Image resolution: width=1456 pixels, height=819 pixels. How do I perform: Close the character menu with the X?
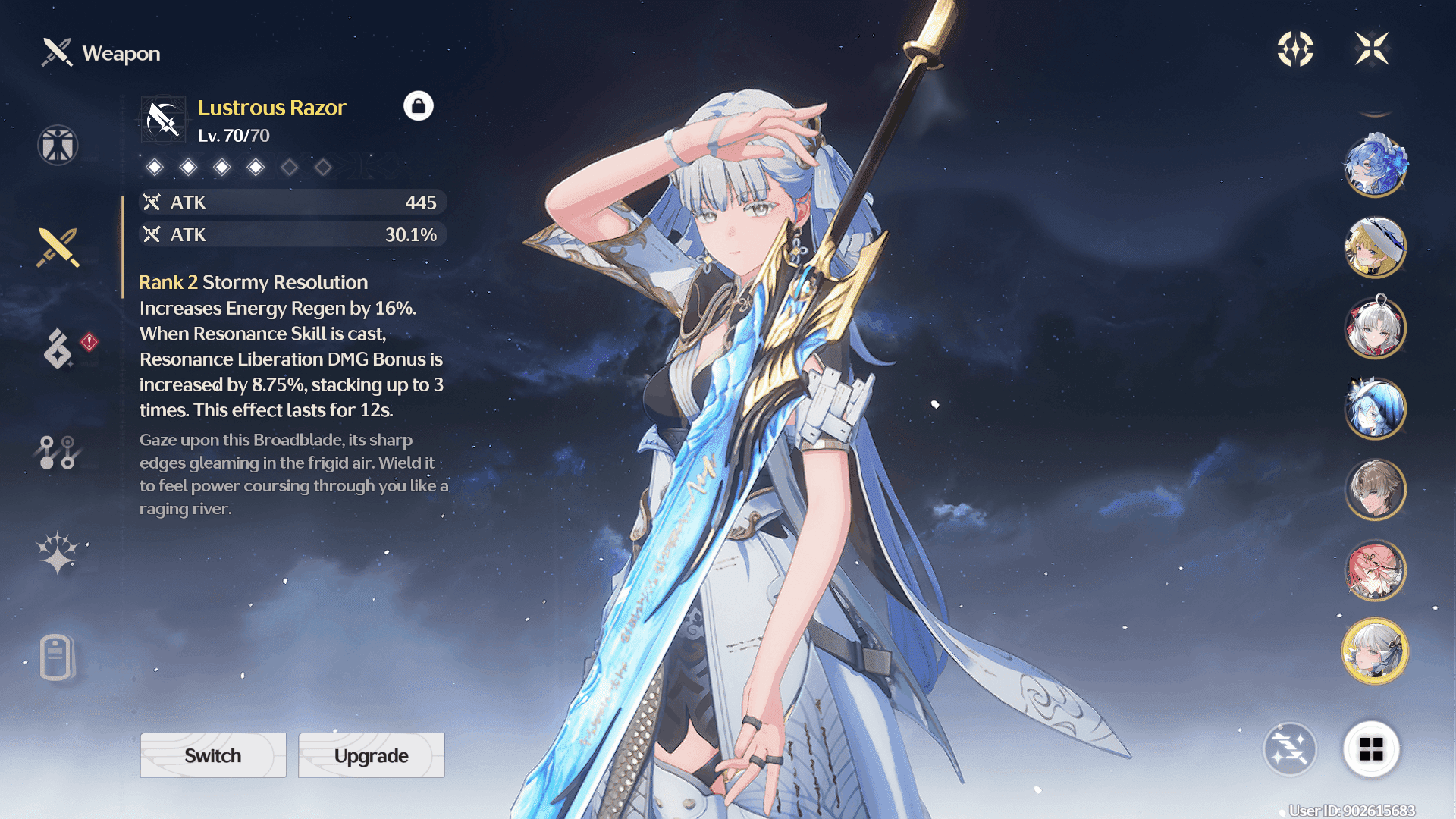(1372, 49)
